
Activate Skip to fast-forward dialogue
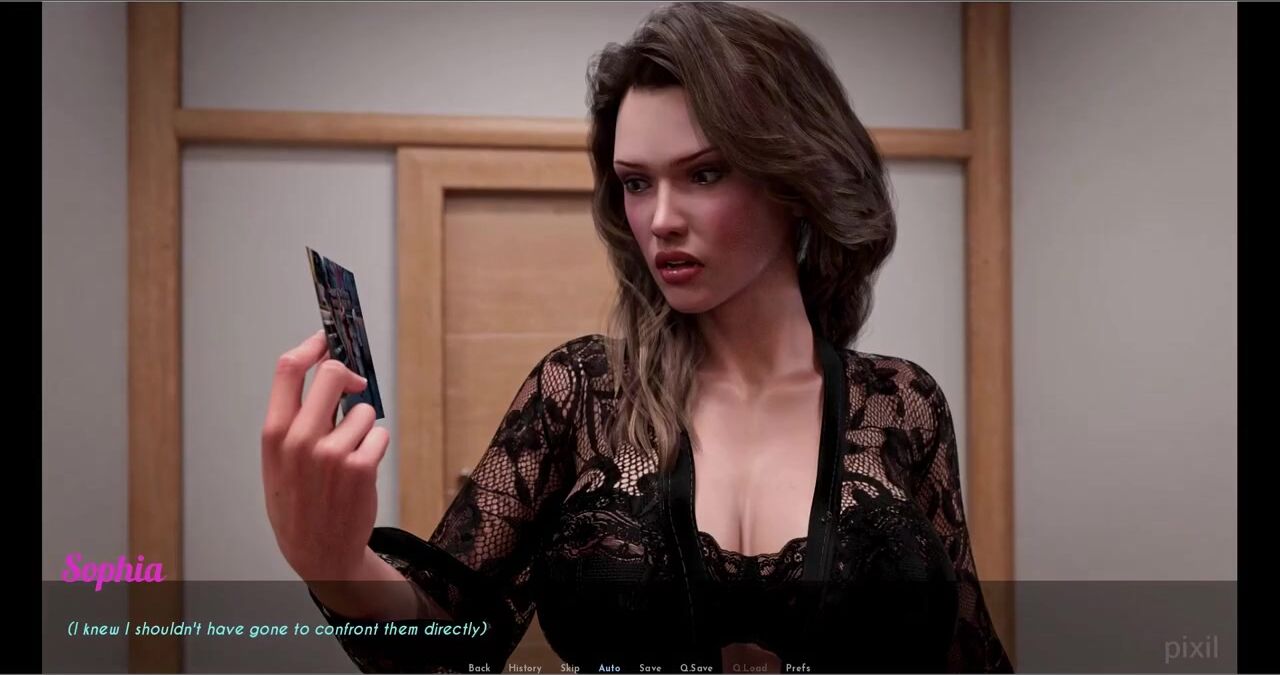coord(570,668)
